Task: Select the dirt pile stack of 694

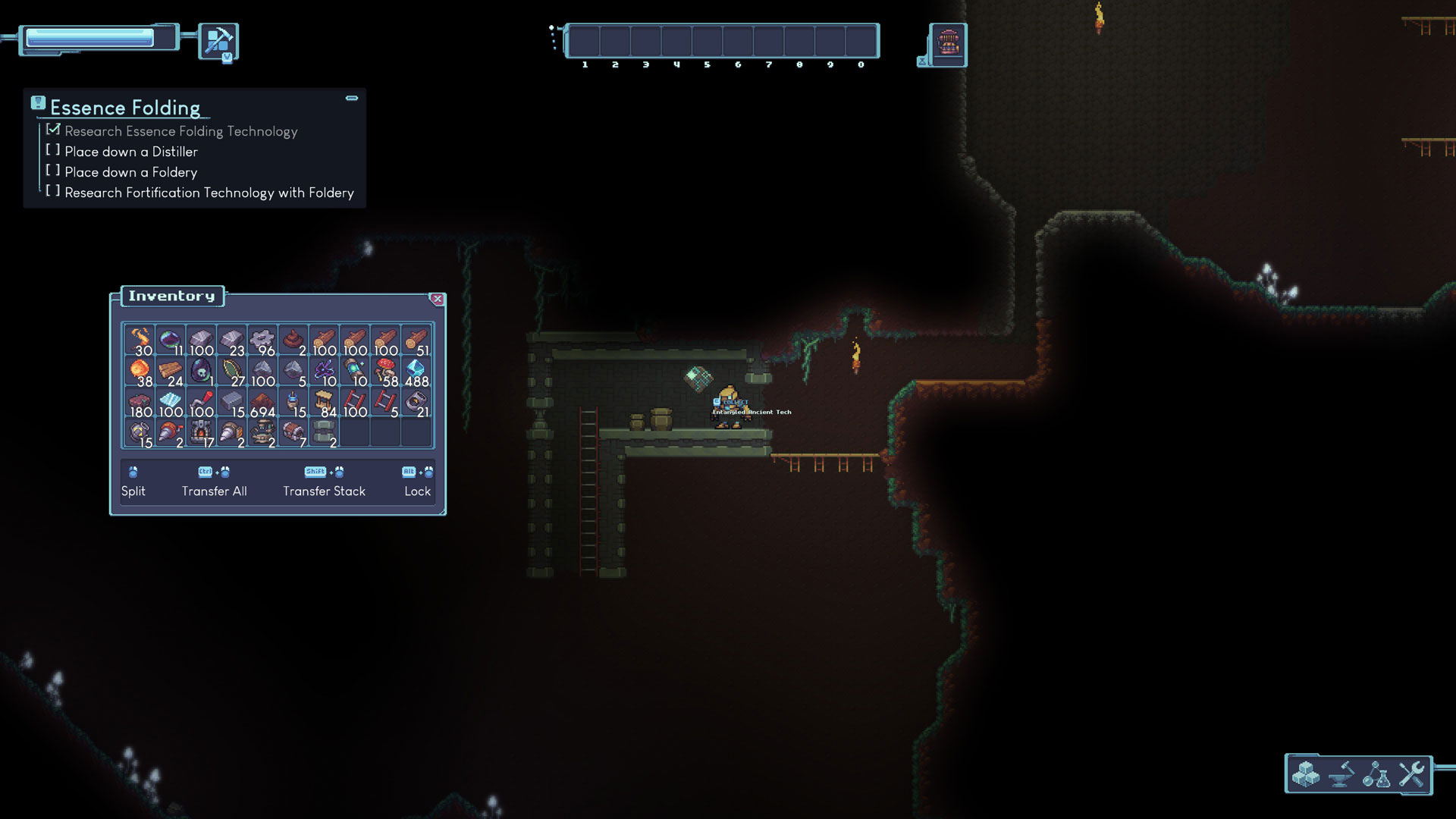Action: click(262, 402)
